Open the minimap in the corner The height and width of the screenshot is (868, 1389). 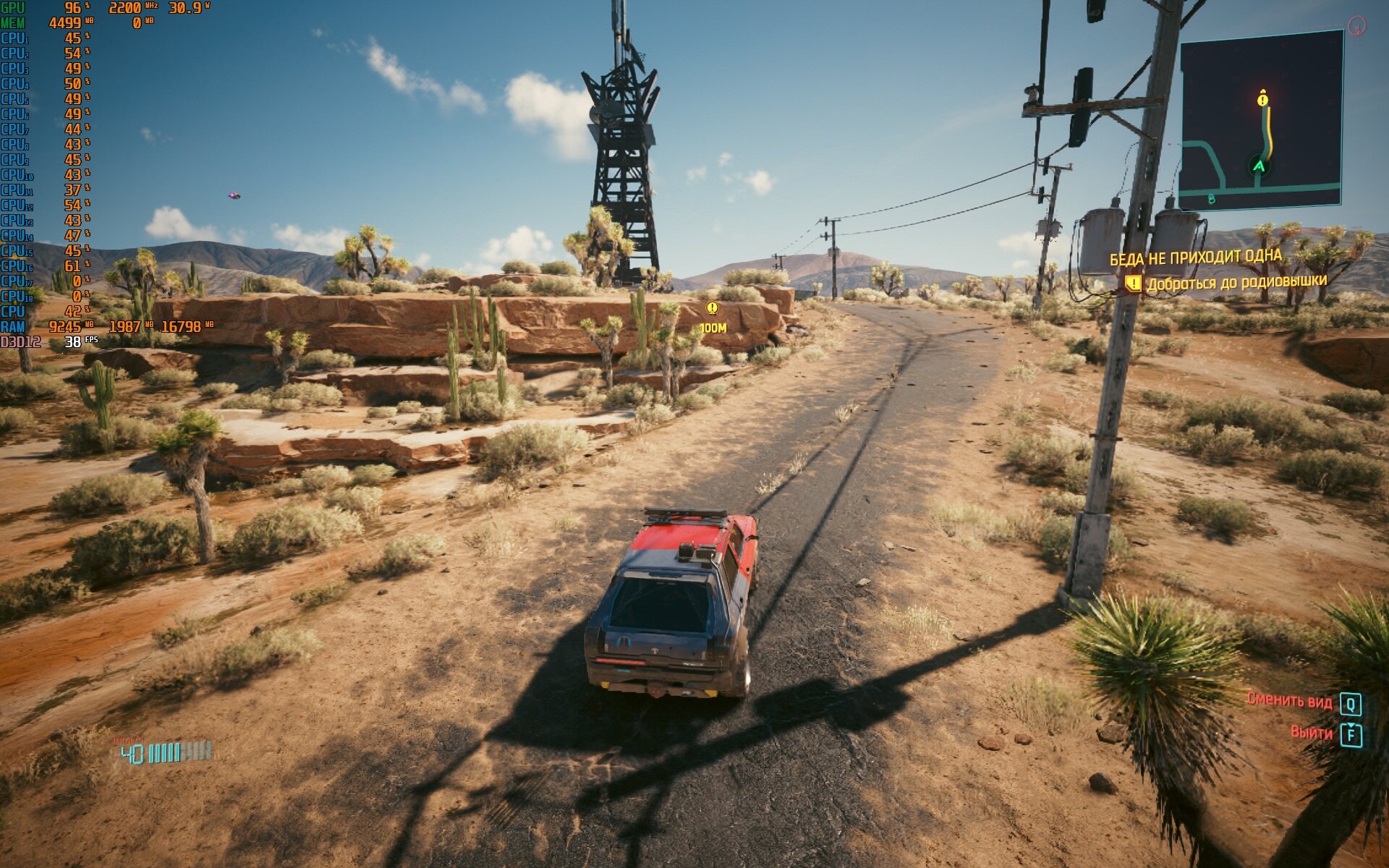point(1260,121)
